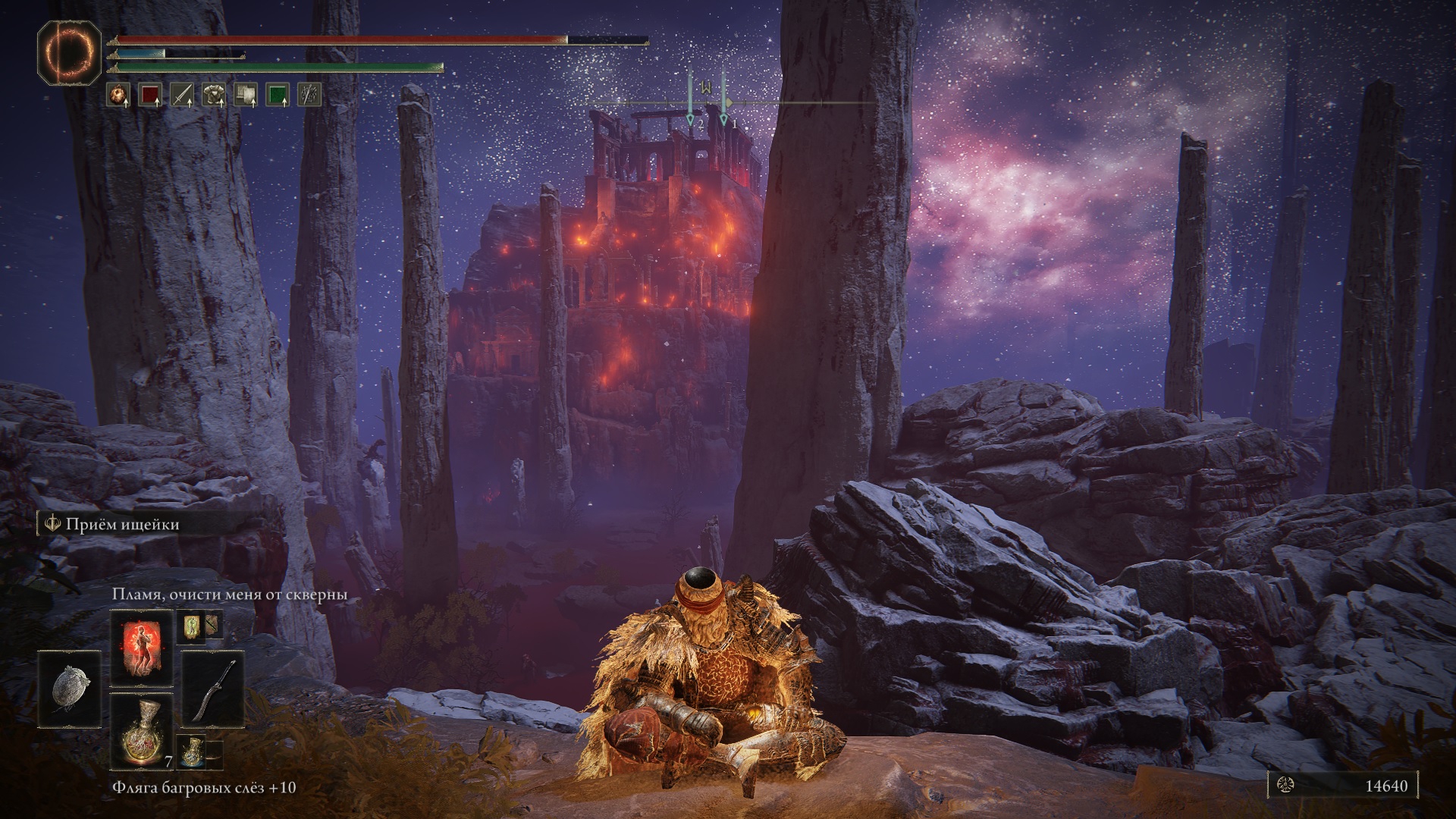Select the equipped flame cleanse incantation slot

click(x=142, y=647)
